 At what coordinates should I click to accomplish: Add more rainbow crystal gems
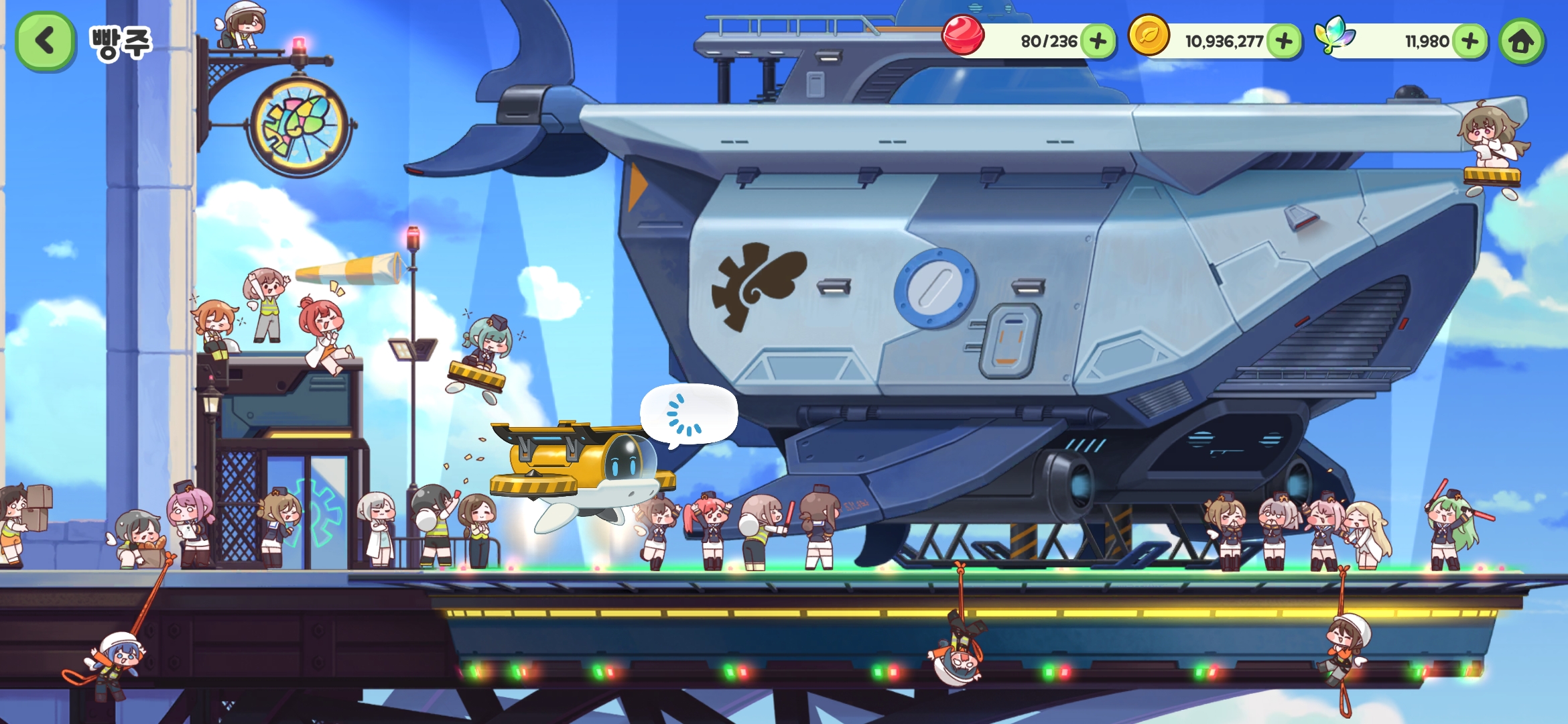click(x=1469, y=42)
